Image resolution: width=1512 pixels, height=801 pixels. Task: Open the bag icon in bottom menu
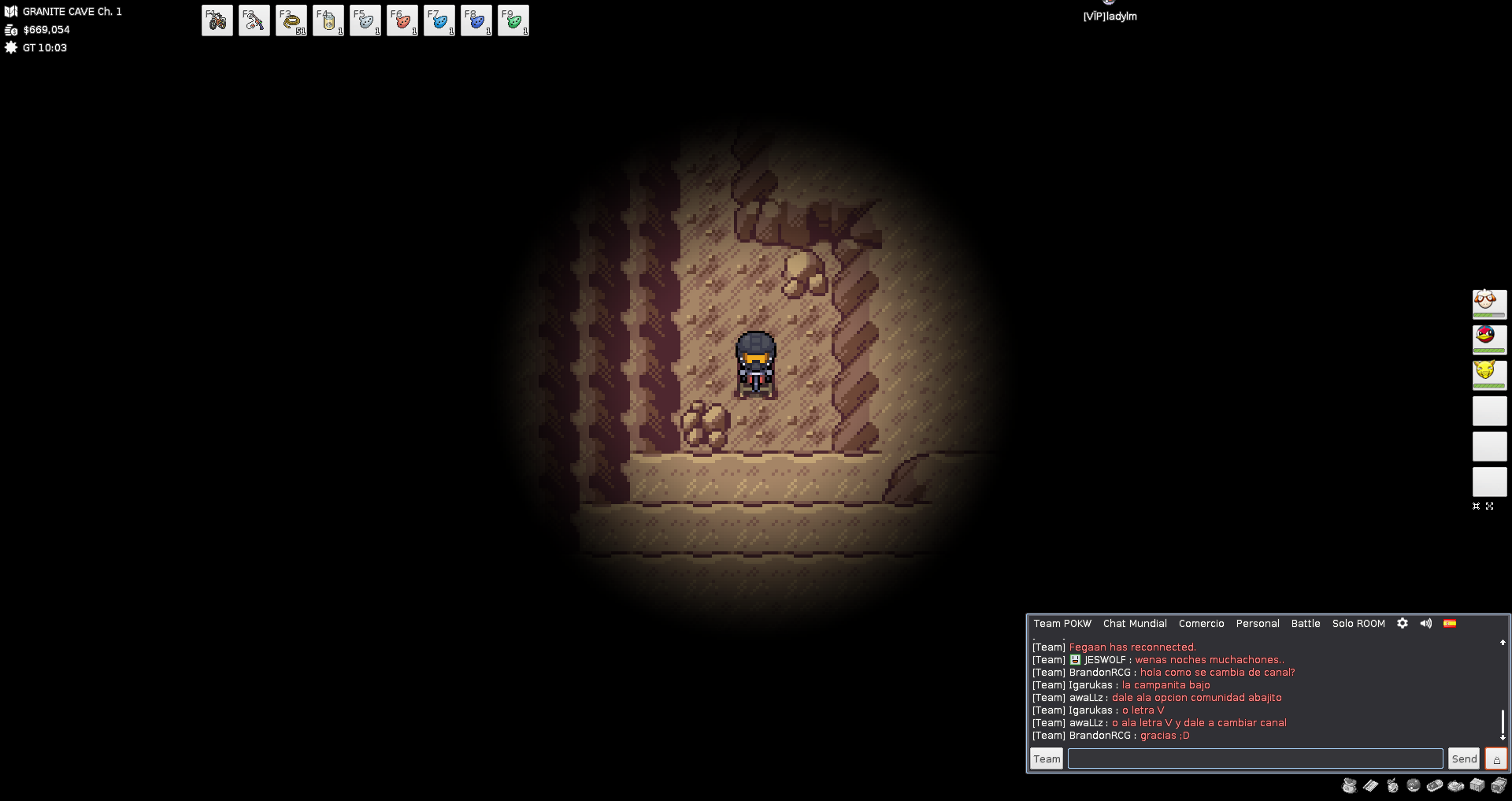[x=1350, y=785]
